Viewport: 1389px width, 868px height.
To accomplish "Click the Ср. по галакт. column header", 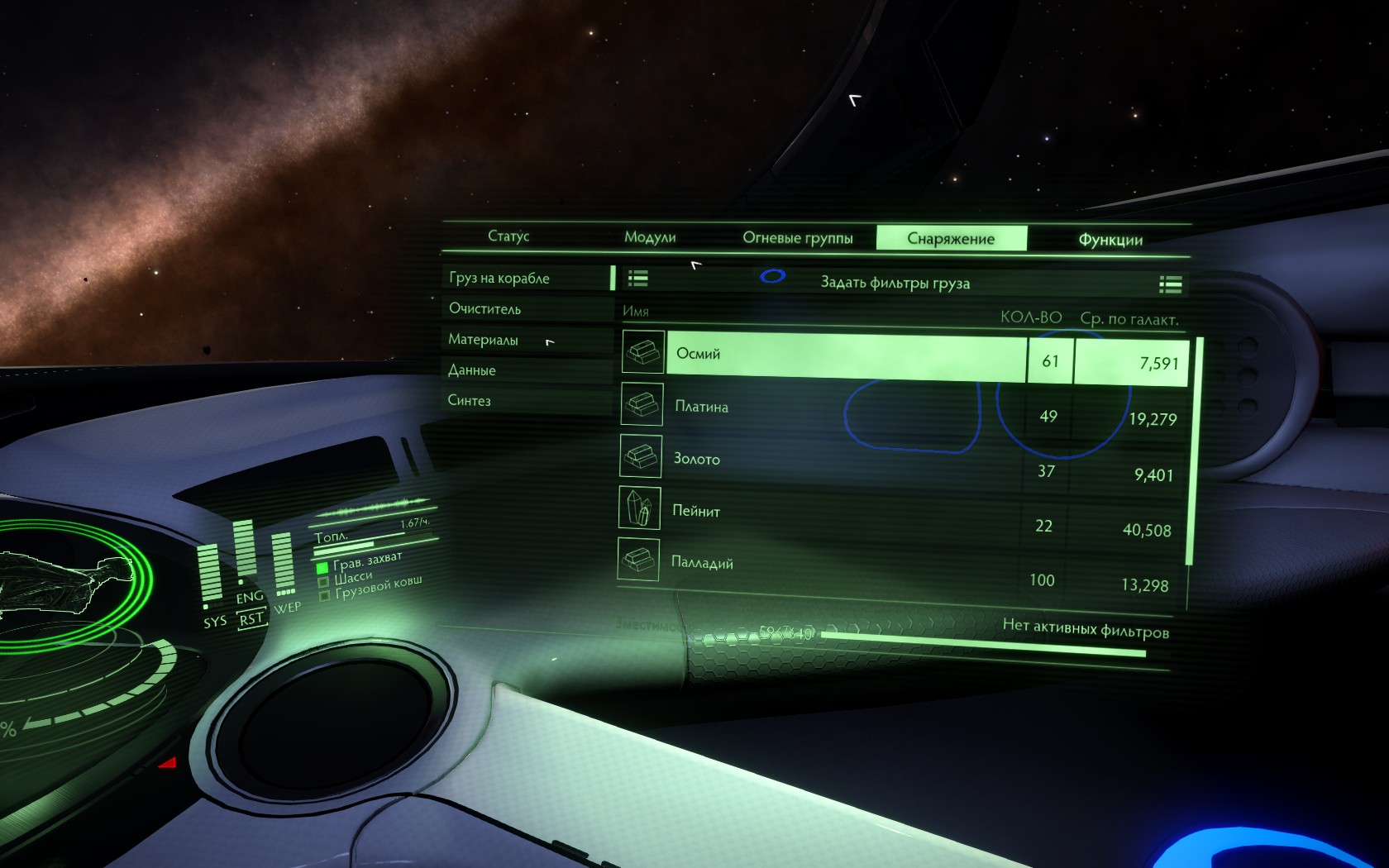I will click(1129, 319).
